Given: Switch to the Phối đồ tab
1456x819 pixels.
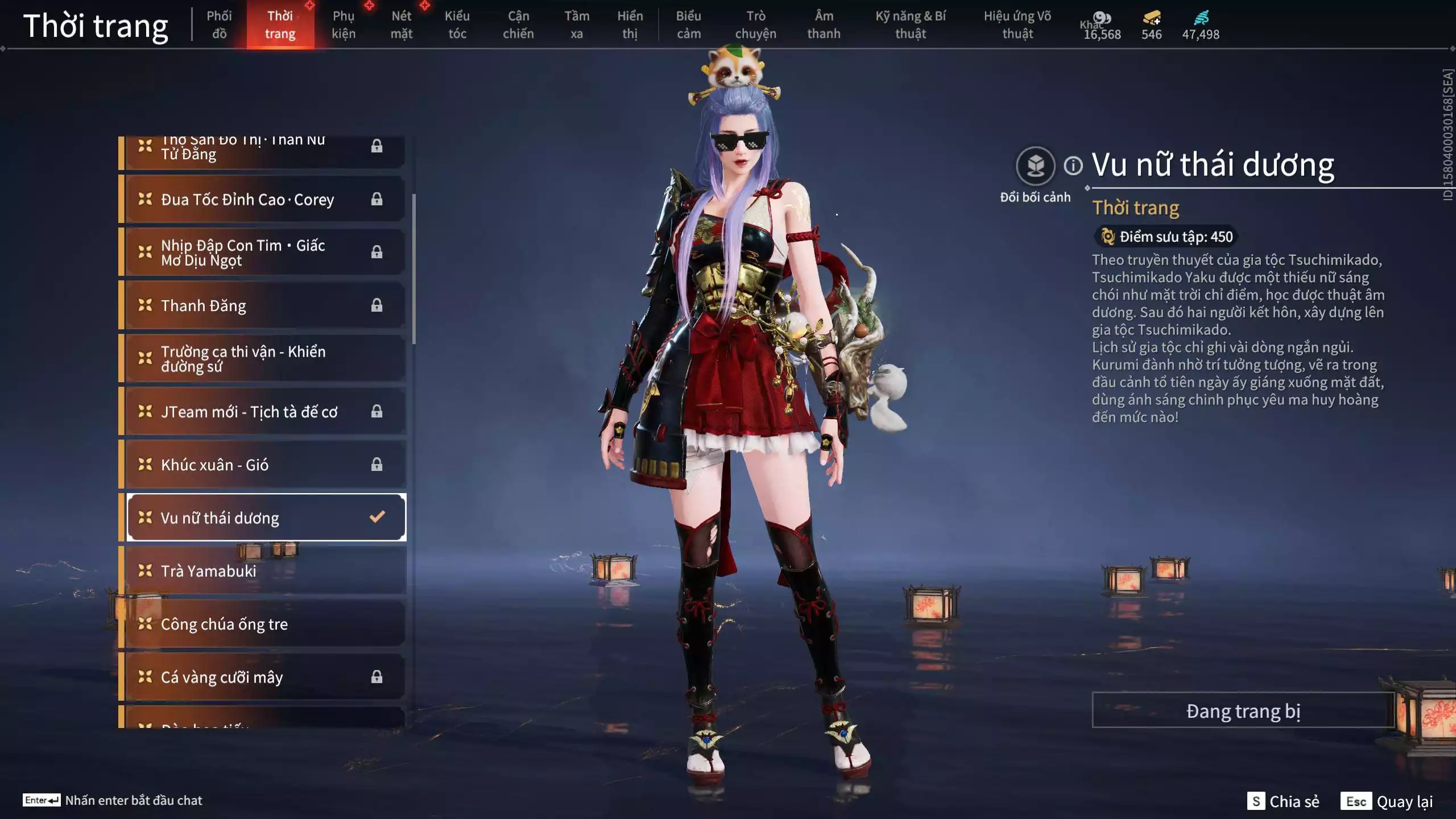Looking at the screenshot, I should [x=220, y=24].
